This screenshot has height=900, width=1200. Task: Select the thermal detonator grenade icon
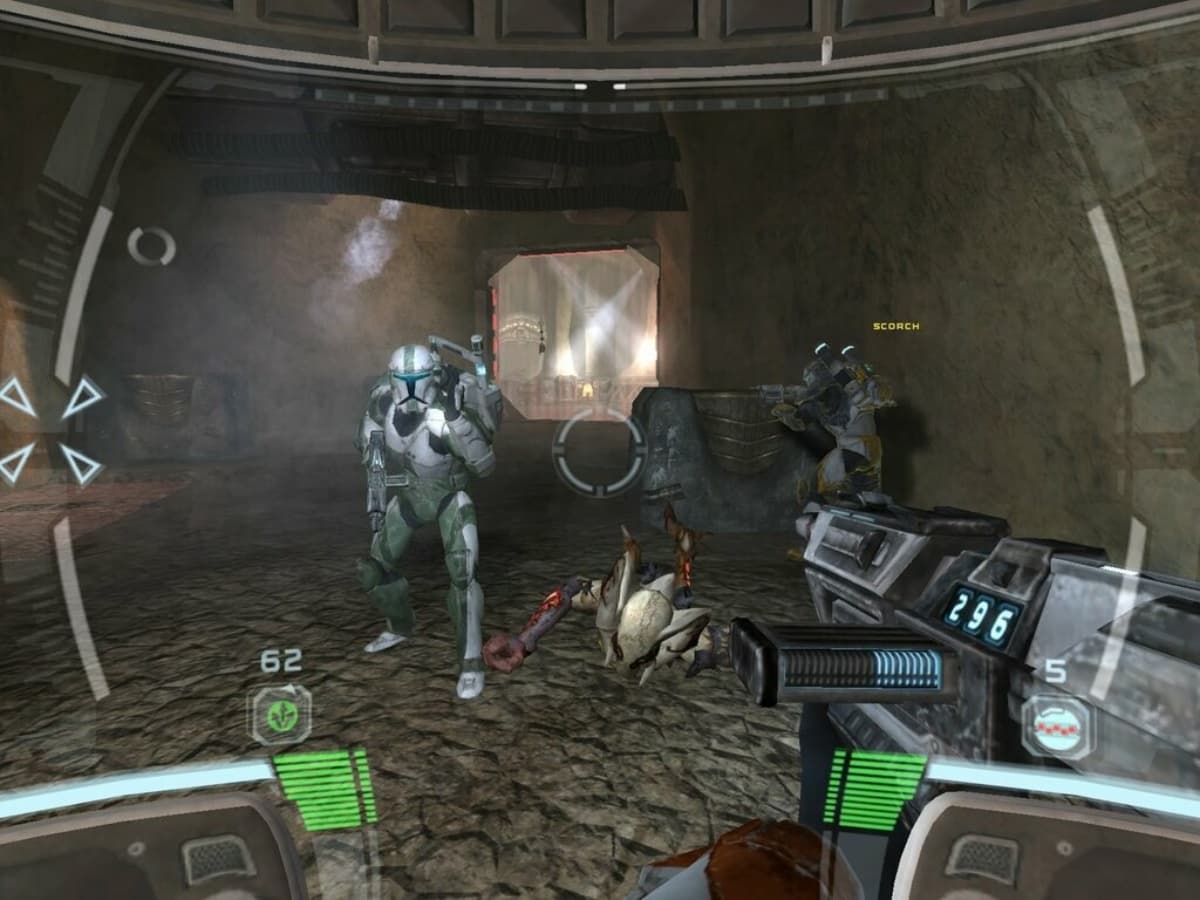pyautogui.click(x=1056, y=725)
